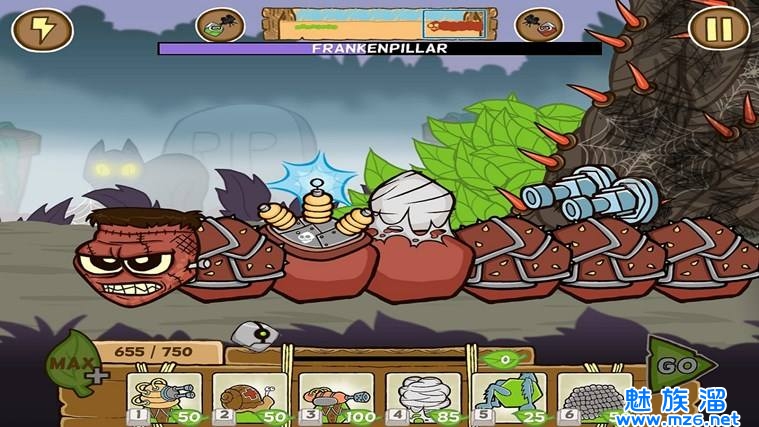759x427 pixels.
Task: Select the grey egg pile card in slot 6
Action: pos(592,398)
